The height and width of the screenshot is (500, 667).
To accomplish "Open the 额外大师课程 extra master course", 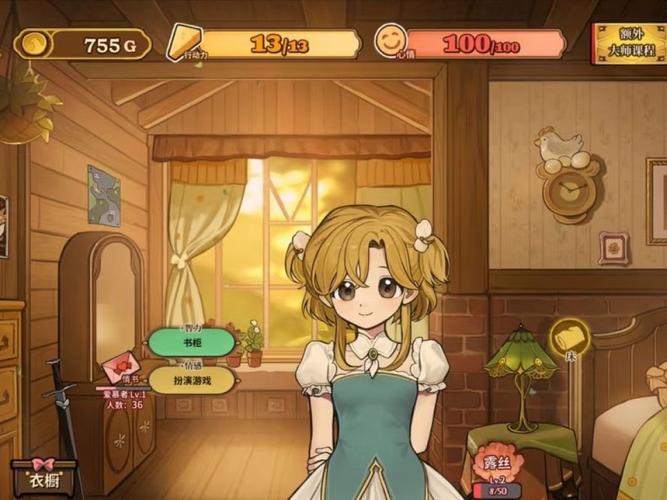I will (x=629, y=43).
